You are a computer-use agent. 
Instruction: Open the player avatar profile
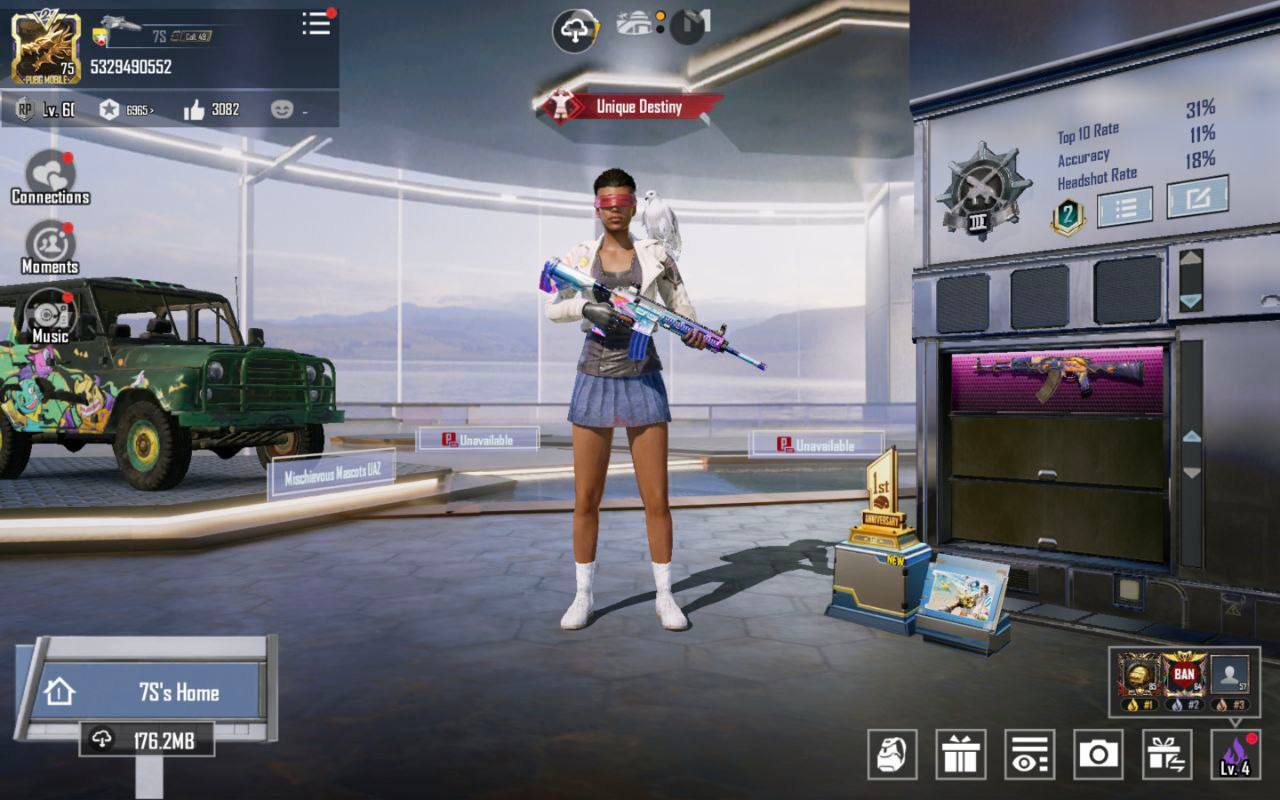[x=45, y=47]
